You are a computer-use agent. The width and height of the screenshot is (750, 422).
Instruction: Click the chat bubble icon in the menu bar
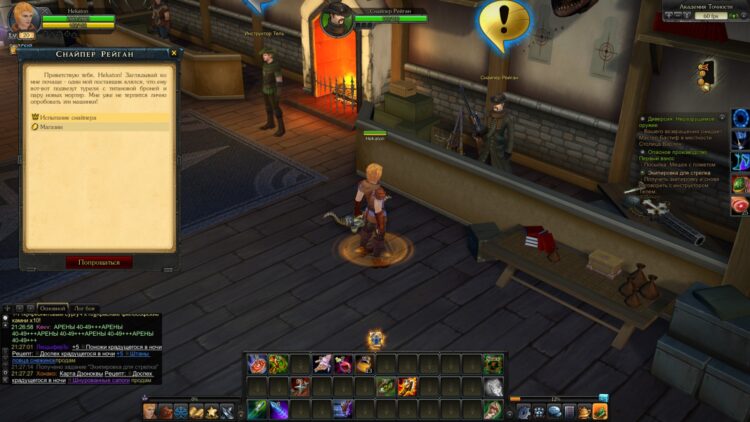[554, 411]
